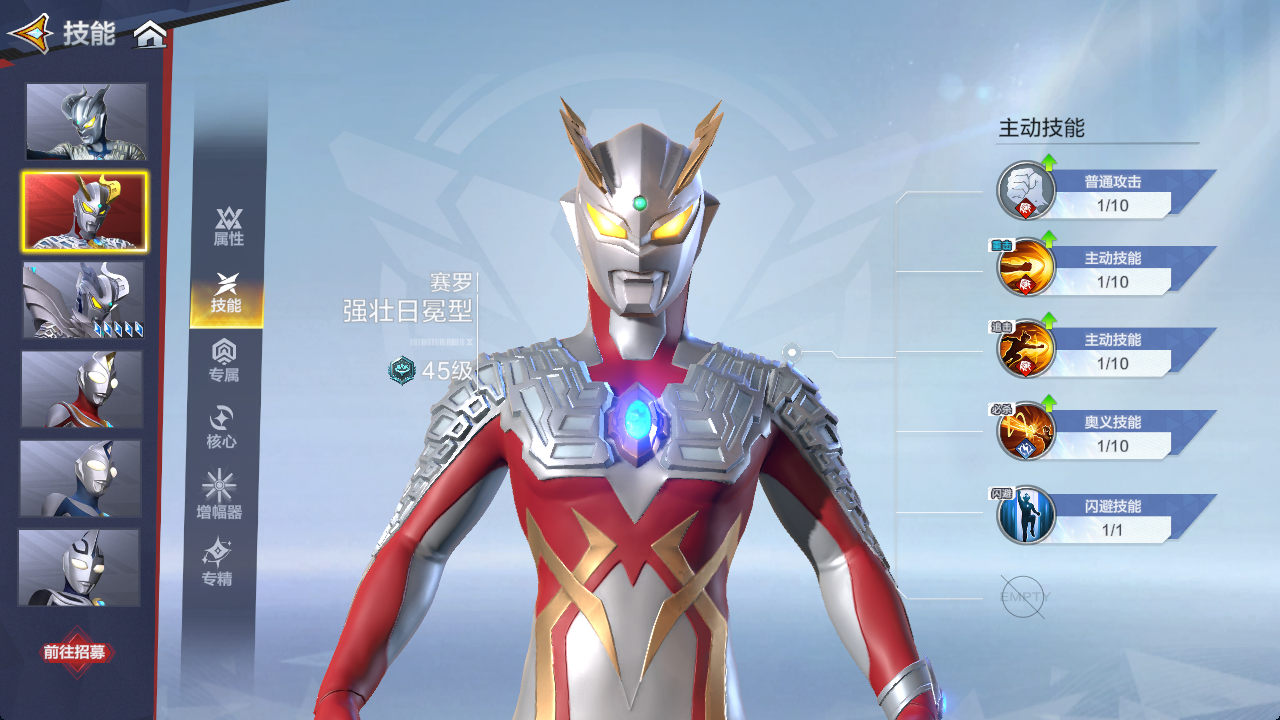Select the 普通攻击 fist skill icon
1280x720 pixels.
1026,190
